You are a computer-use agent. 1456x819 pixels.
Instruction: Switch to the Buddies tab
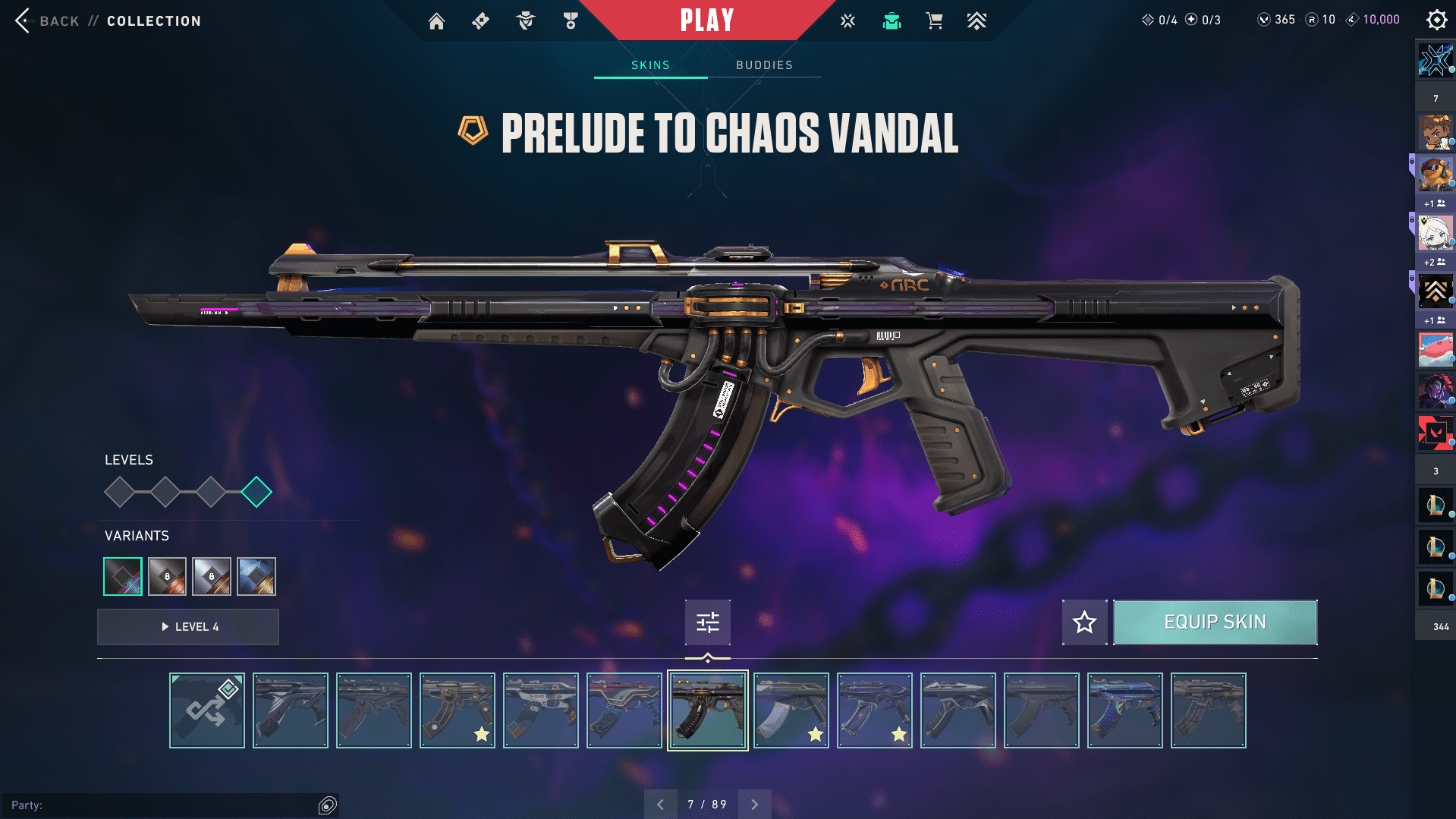tap(764, 65)
